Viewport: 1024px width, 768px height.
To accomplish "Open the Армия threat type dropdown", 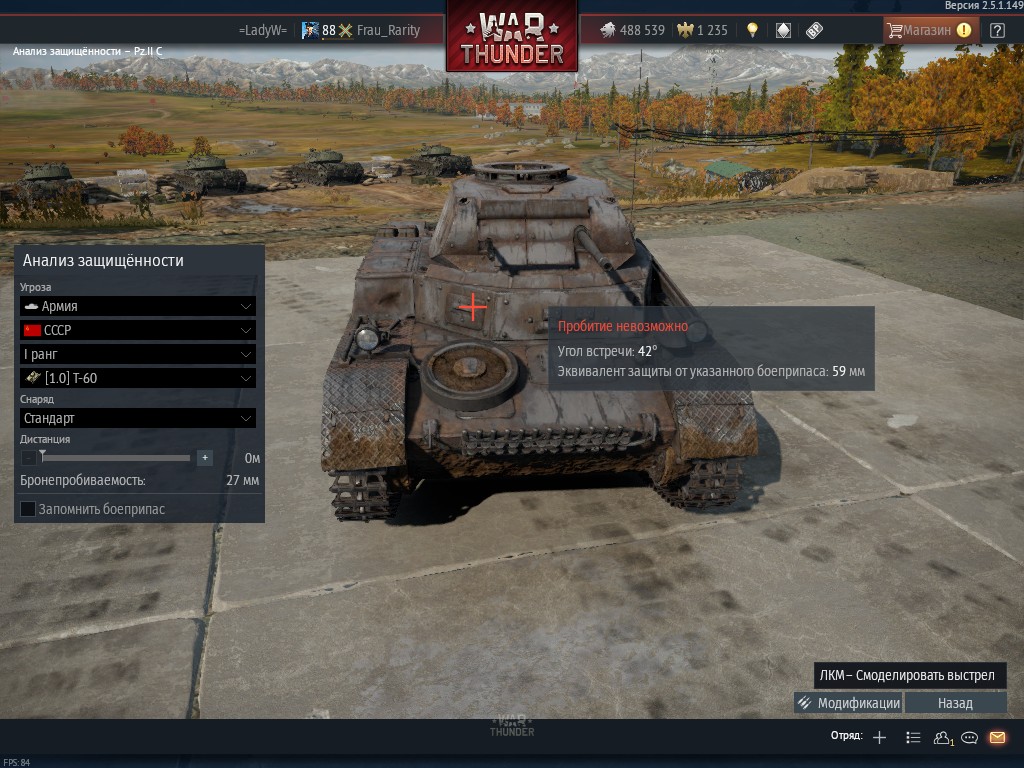I will point(137,306).
